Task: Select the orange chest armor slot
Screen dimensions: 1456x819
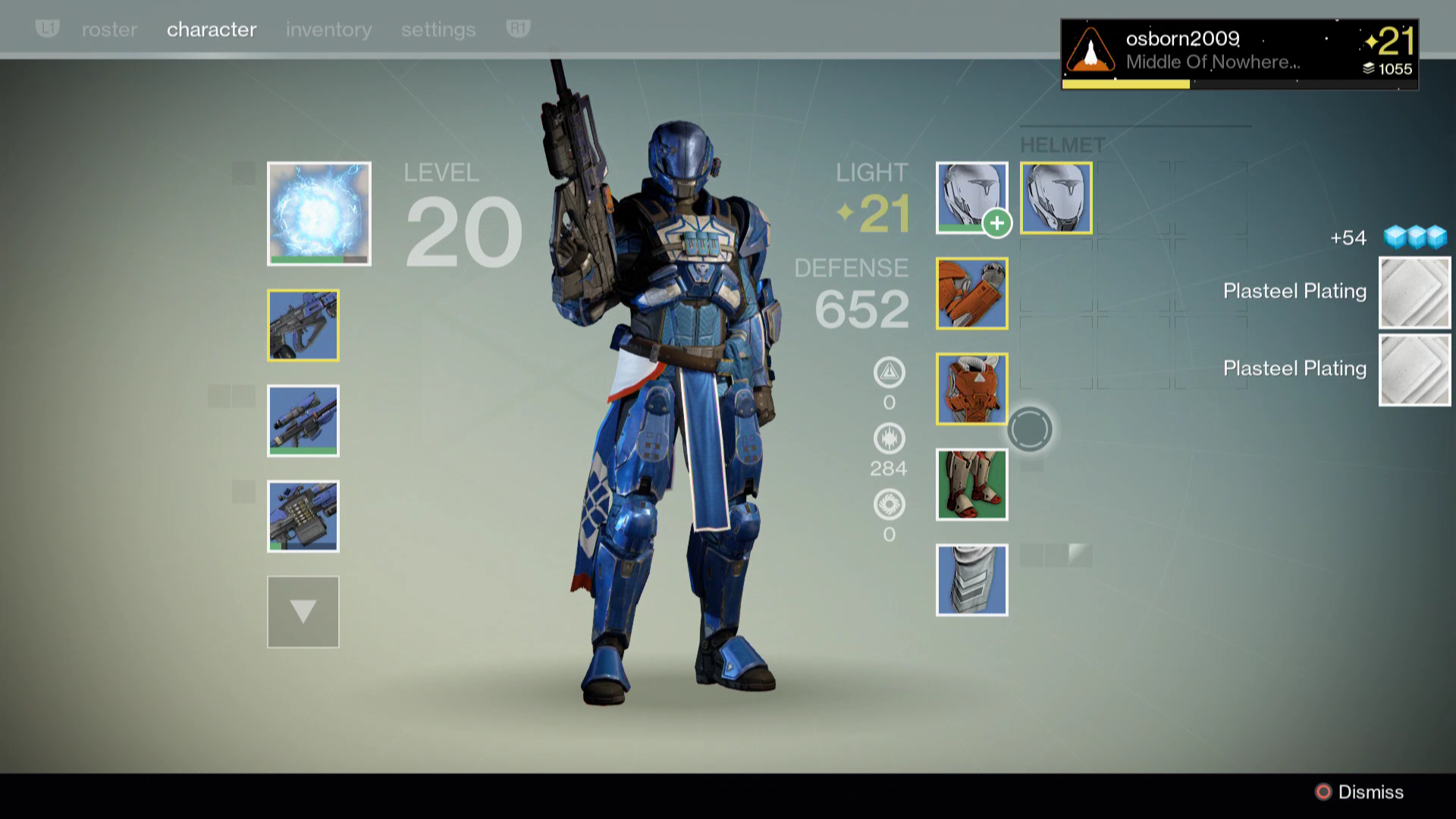Action: click(x=971, y=389)
